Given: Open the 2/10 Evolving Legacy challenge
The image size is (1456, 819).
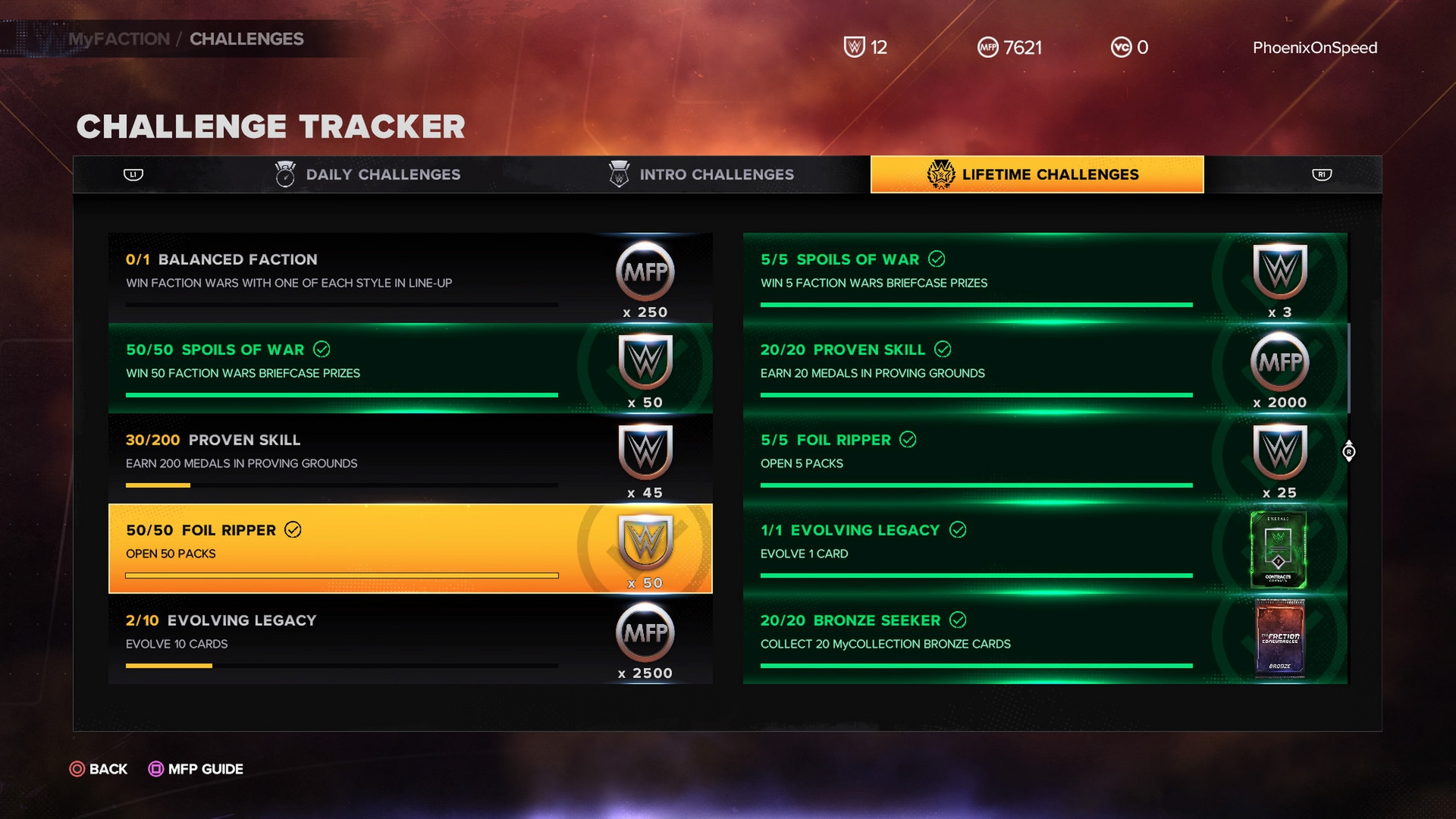Looking at the screenshot, I should 409,639.
